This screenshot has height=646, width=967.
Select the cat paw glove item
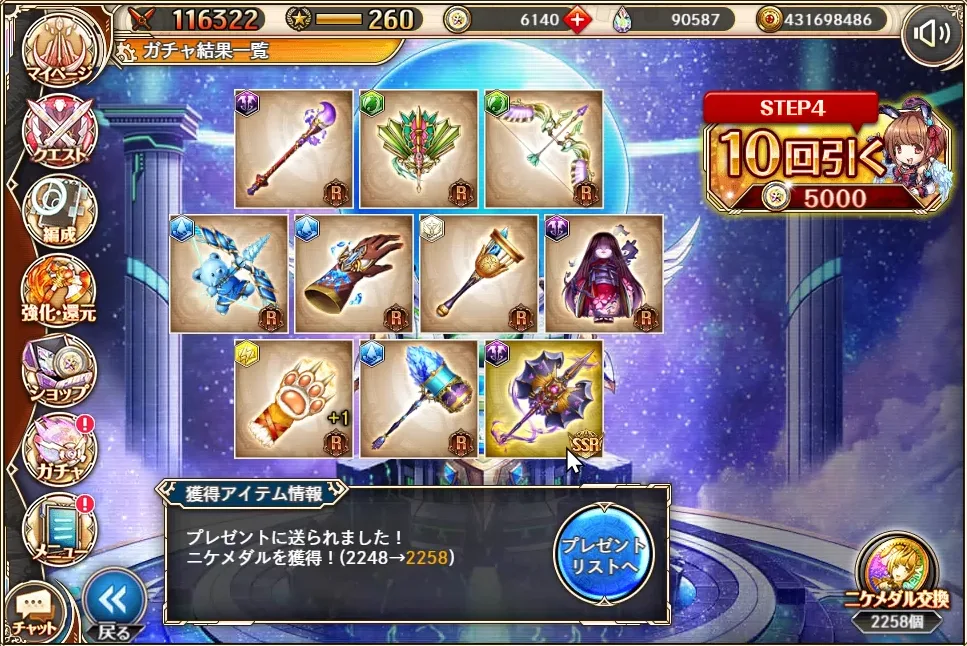pos(293,399)
